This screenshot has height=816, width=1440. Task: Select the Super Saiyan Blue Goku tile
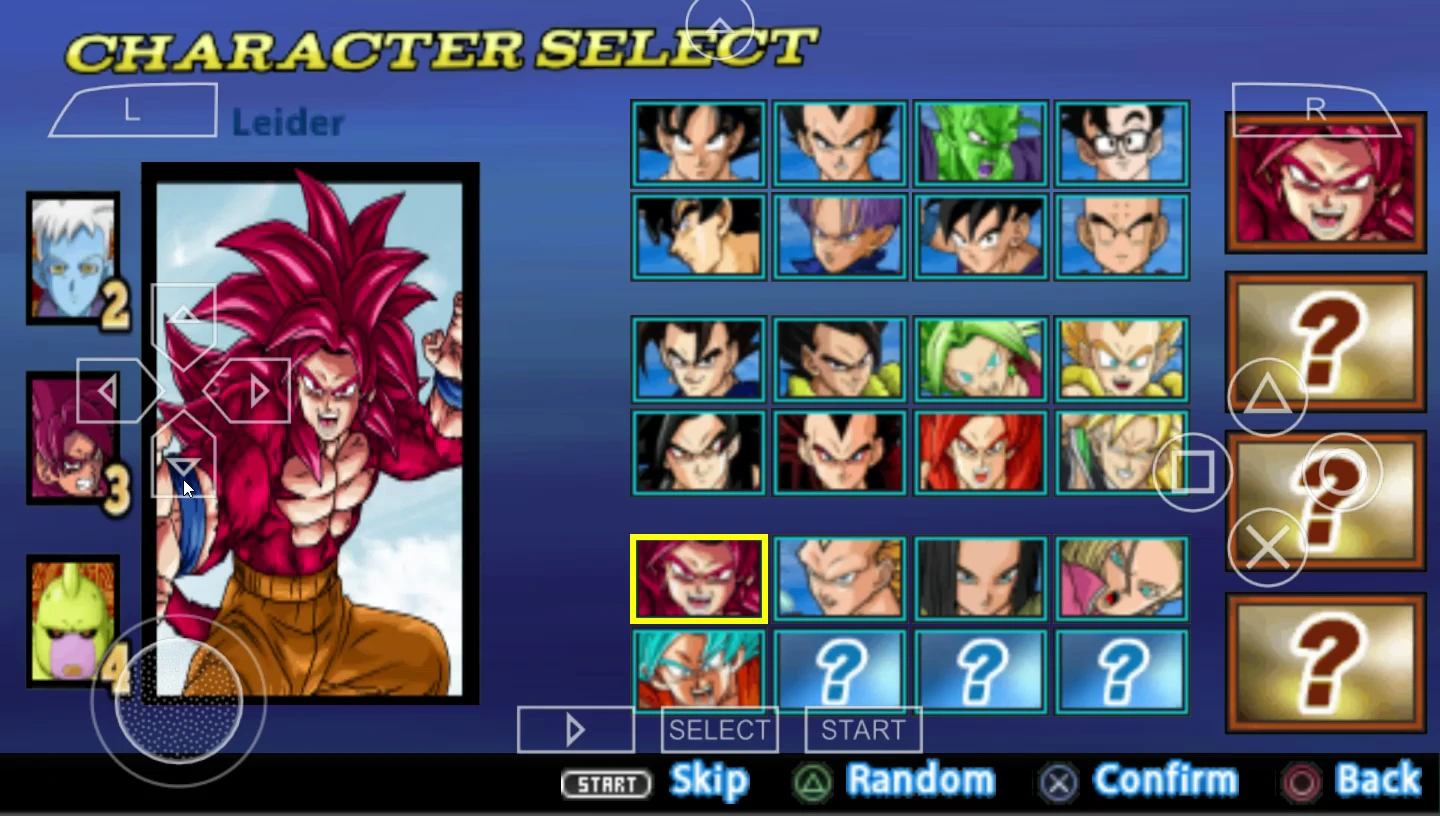coord(698,670)
